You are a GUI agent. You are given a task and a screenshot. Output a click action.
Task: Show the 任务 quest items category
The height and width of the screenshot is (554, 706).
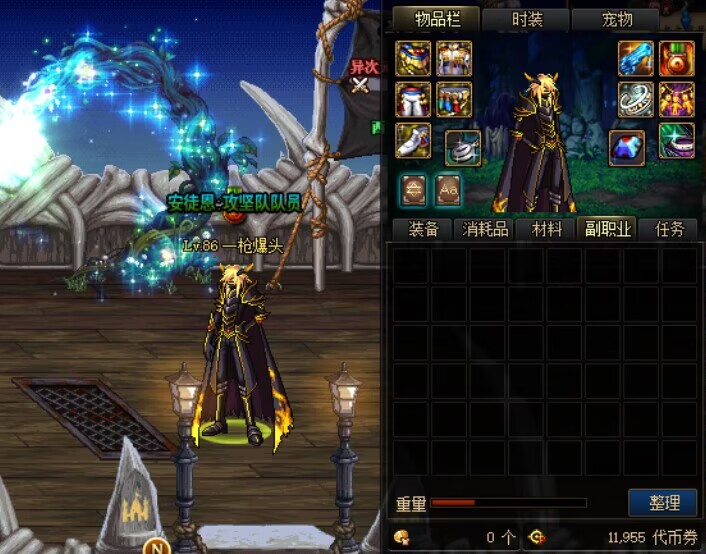668,229
